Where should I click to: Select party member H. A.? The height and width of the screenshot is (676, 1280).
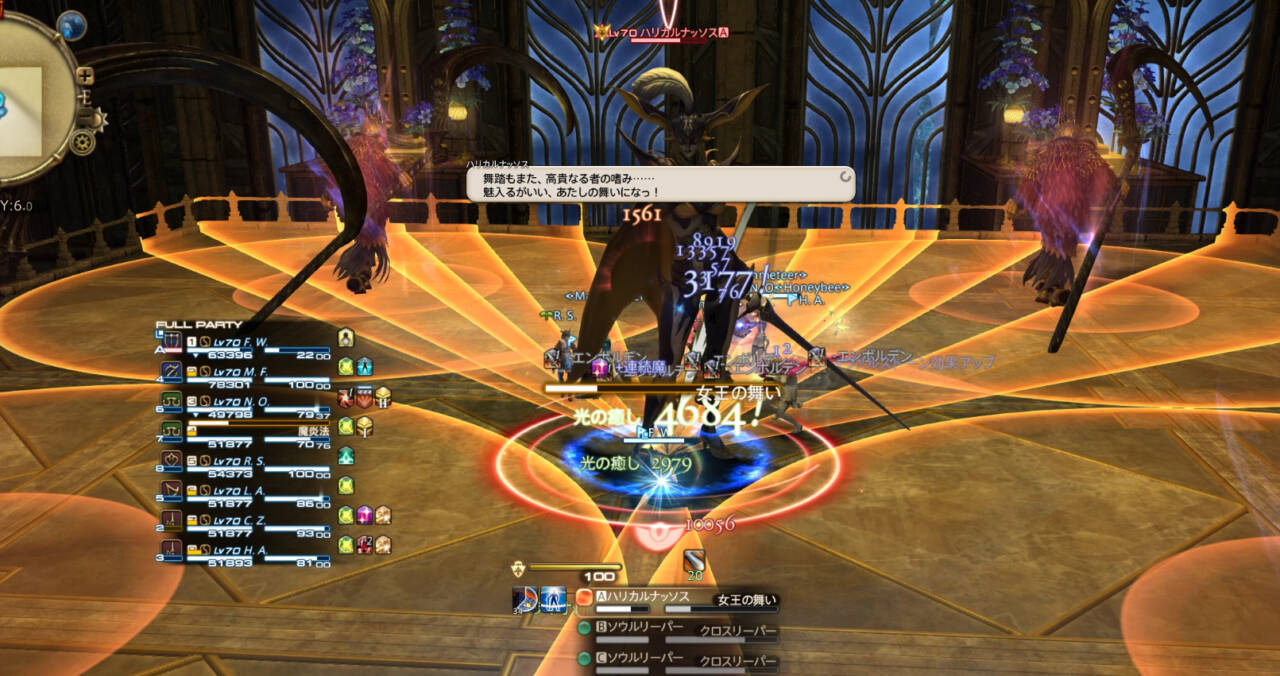pos(246,547)
